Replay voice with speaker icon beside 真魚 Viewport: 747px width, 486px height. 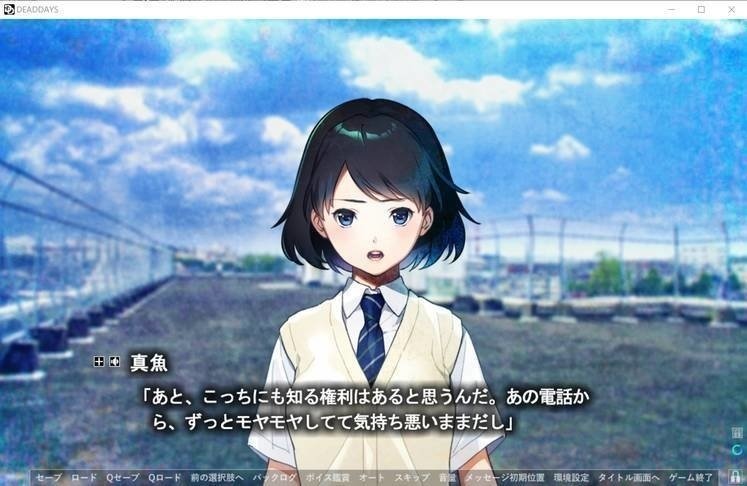click(115, 361)
